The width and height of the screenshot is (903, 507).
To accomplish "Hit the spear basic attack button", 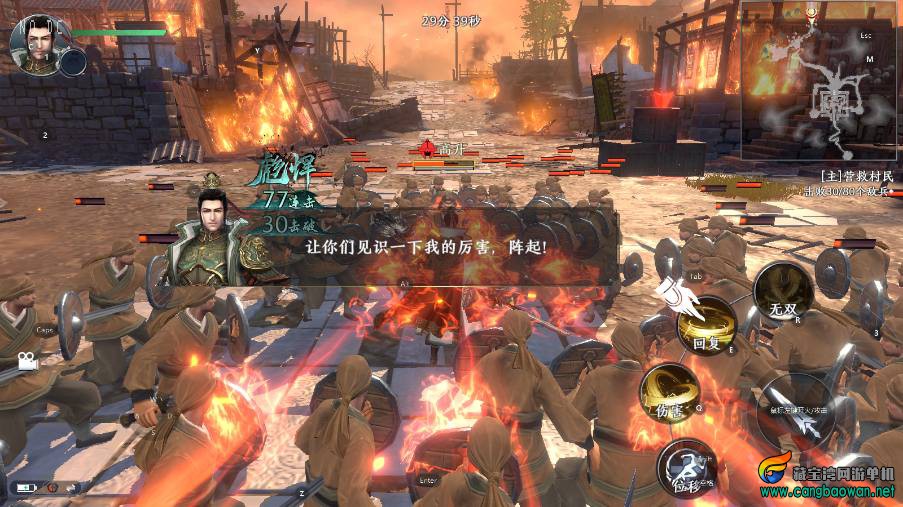I will 796,410.
